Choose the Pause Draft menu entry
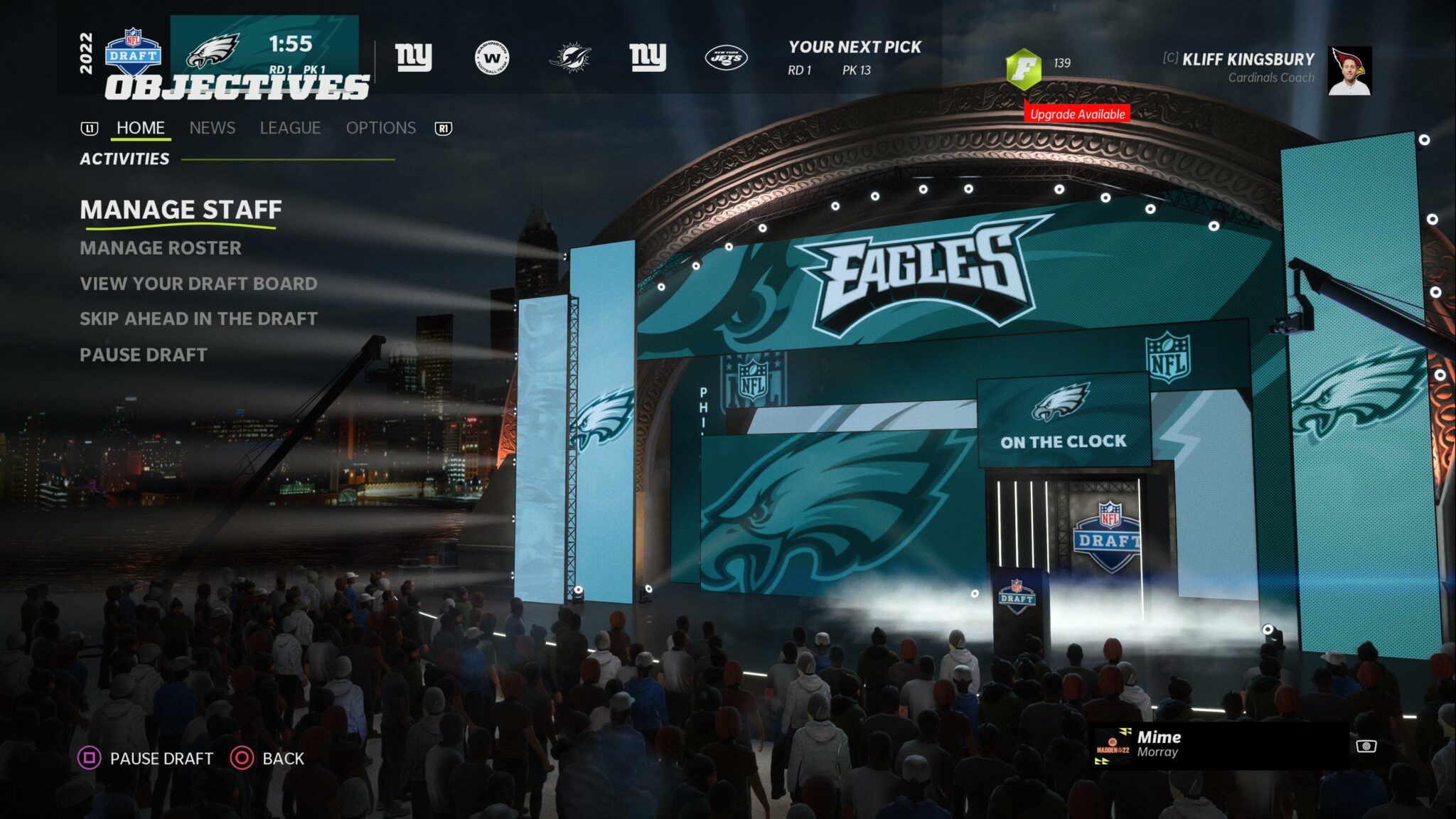This screenshot has width=1456, height=819. click(144, 355)
